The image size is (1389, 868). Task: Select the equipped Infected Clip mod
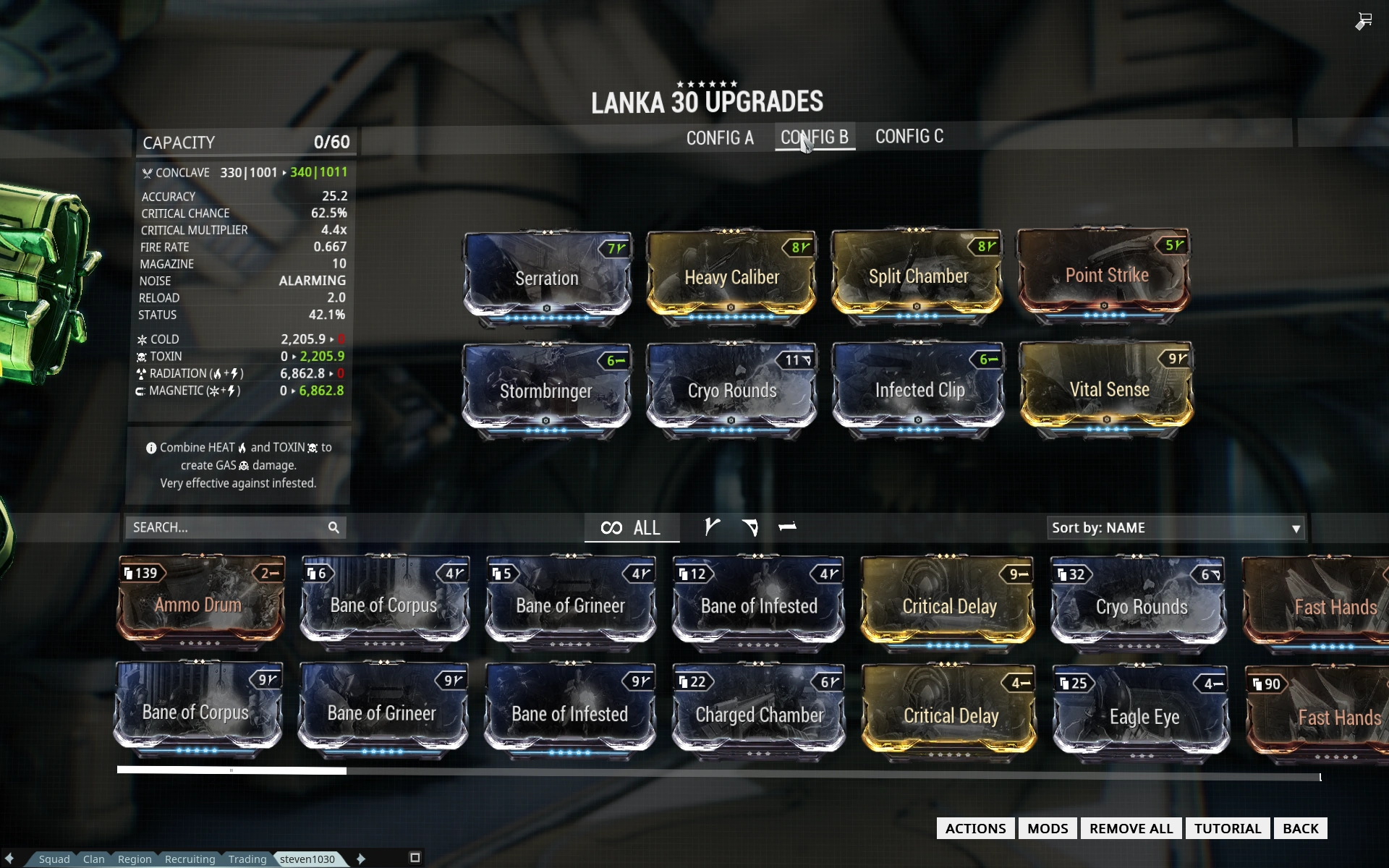point(919,390)
